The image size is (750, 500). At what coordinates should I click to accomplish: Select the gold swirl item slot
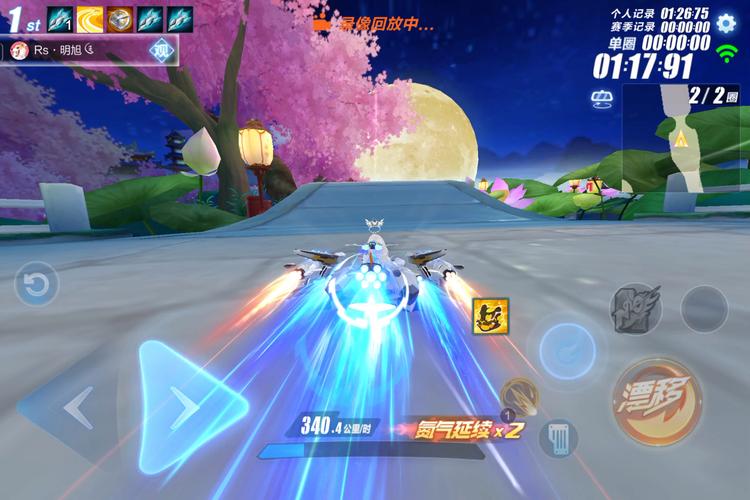90,18
